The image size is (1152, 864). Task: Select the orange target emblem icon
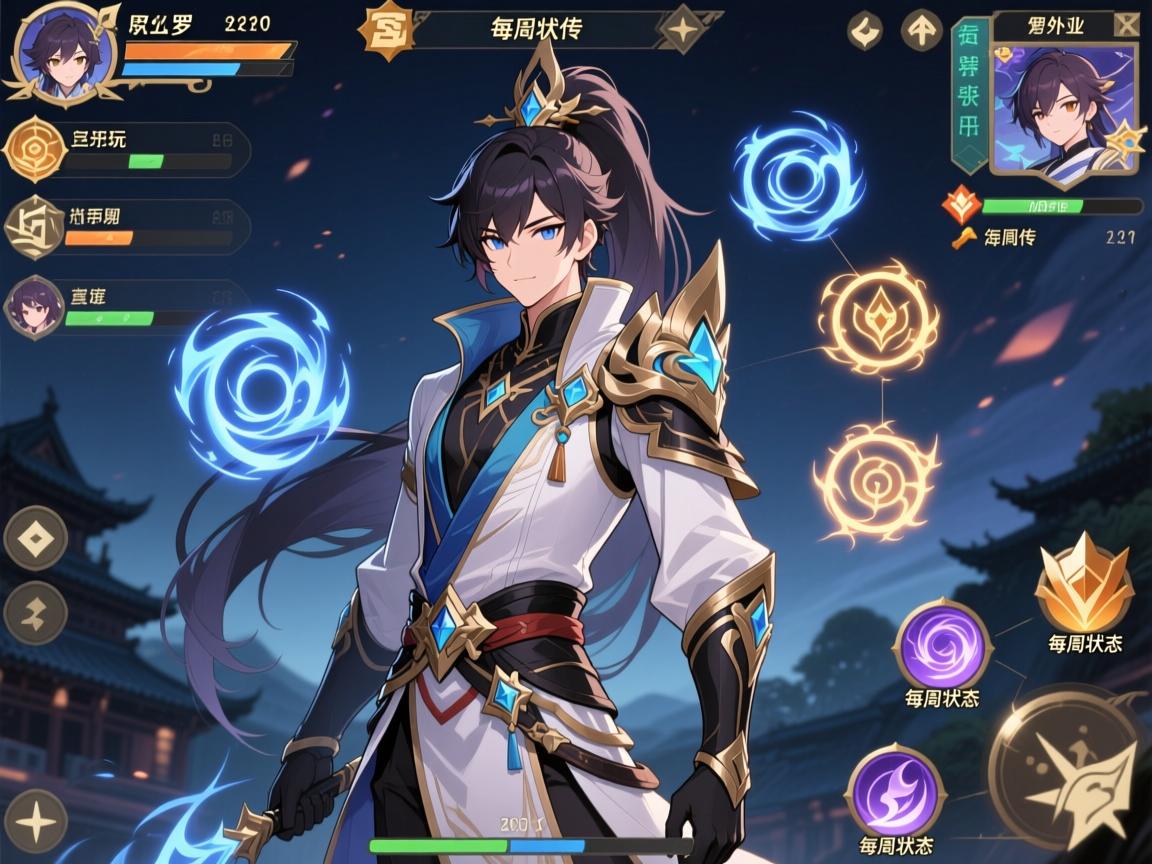point(35,148)
